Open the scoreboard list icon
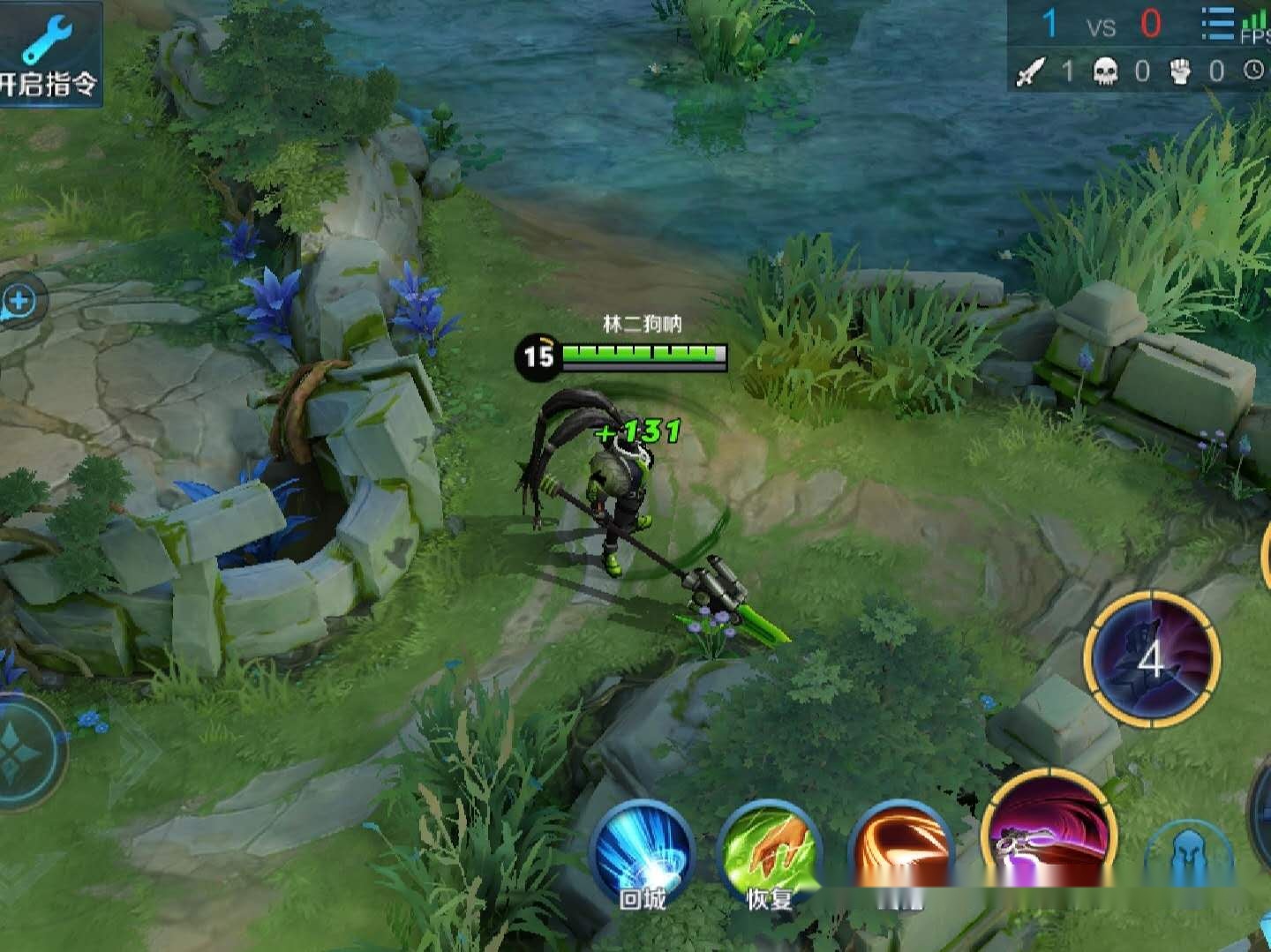Viewport: 1271px width, 952px height. 1217,25
